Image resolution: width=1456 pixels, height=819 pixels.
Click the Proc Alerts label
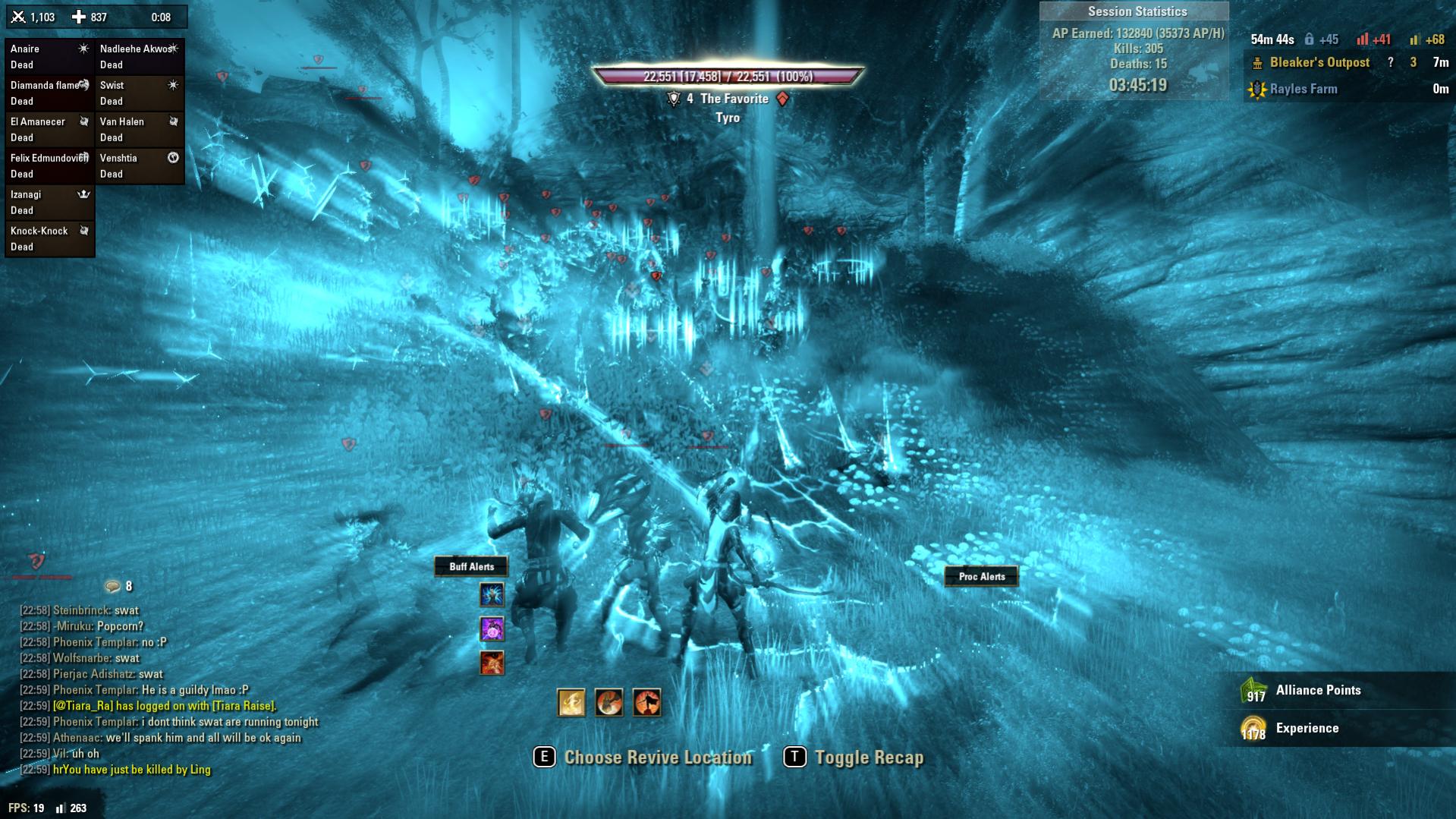pyautogui.click(x=981, y=576)
